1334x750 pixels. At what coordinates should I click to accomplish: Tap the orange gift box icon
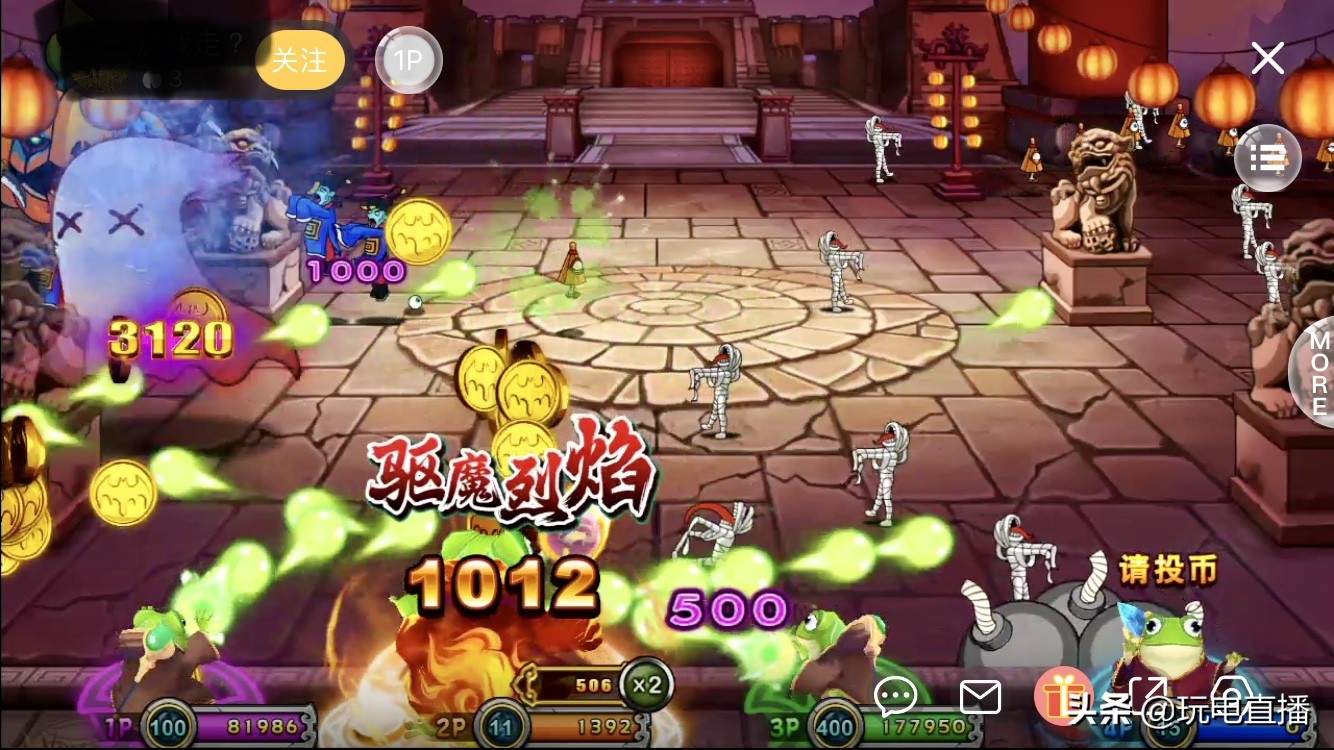click(x=1063, y=697)
